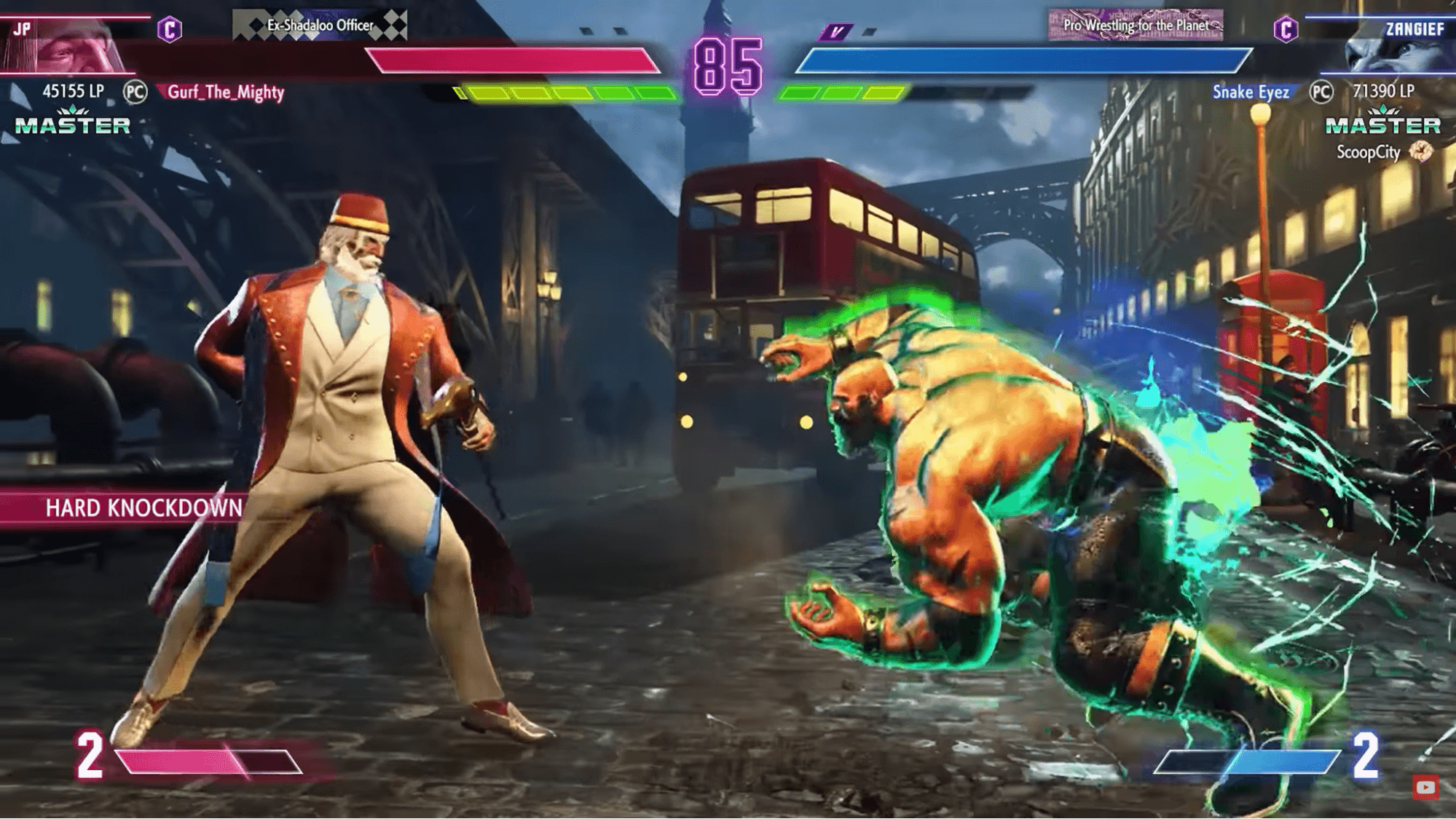The height and width of the screenshot is (819, 1456).
Task: Click the ScoopCity club tag
Action: pyautogui.click(x=1369, y=152)
